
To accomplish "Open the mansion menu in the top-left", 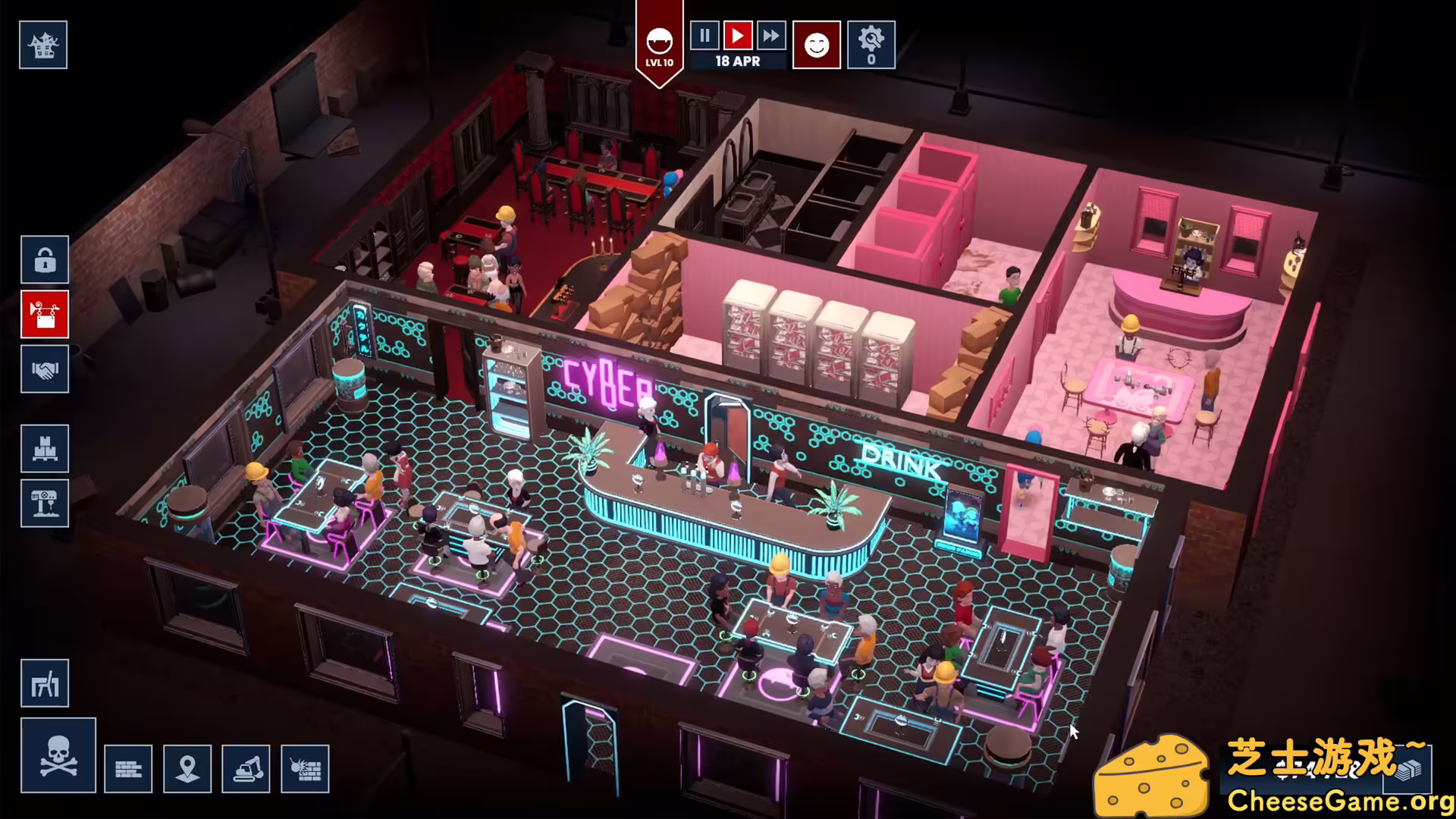I will pos(43,44).
